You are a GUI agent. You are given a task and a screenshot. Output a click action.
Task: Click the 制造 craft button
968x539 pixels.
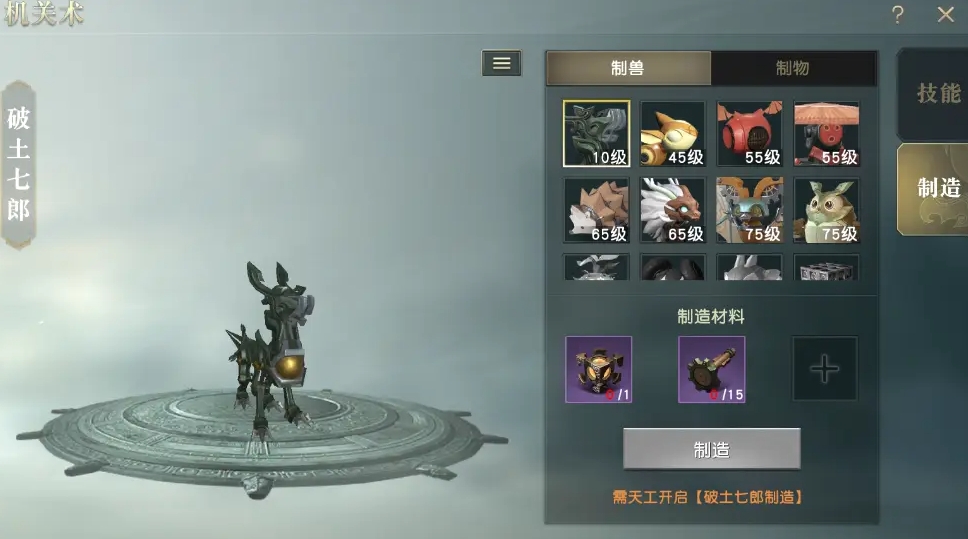(x=711, y=450)
